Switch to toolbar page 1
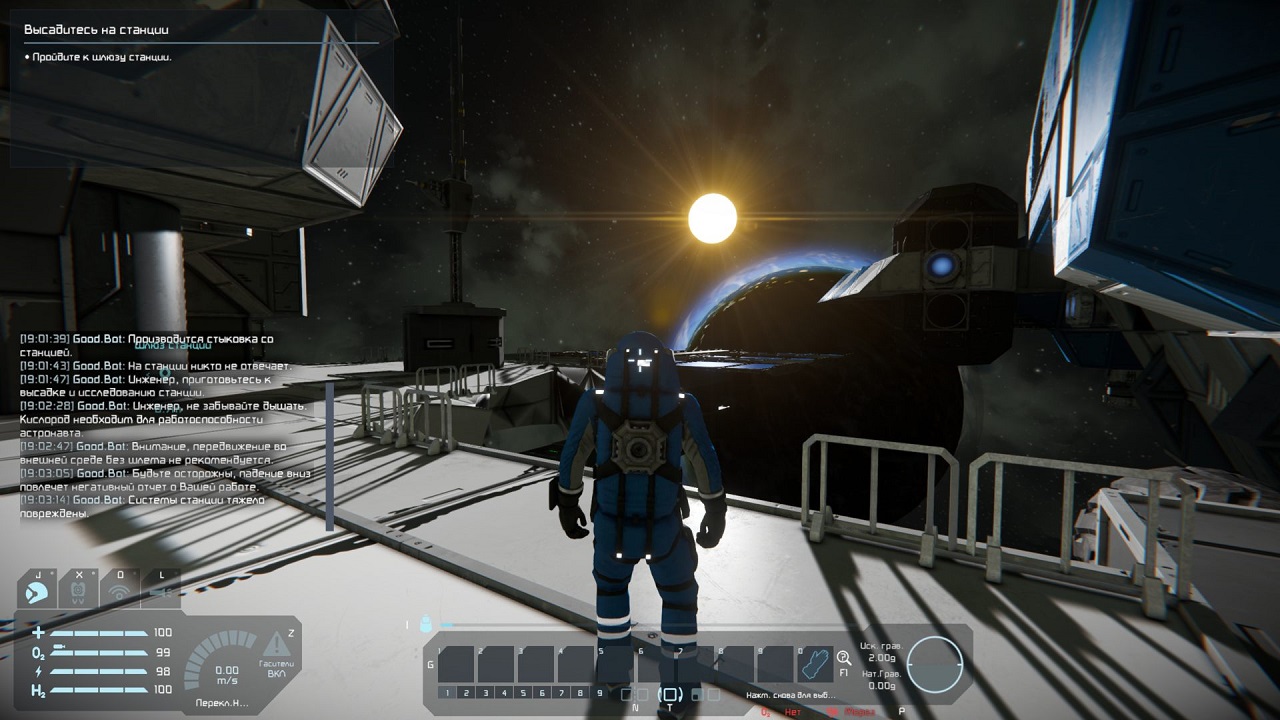The width and height of the screenshot is (1280, 720). [448, 693]
